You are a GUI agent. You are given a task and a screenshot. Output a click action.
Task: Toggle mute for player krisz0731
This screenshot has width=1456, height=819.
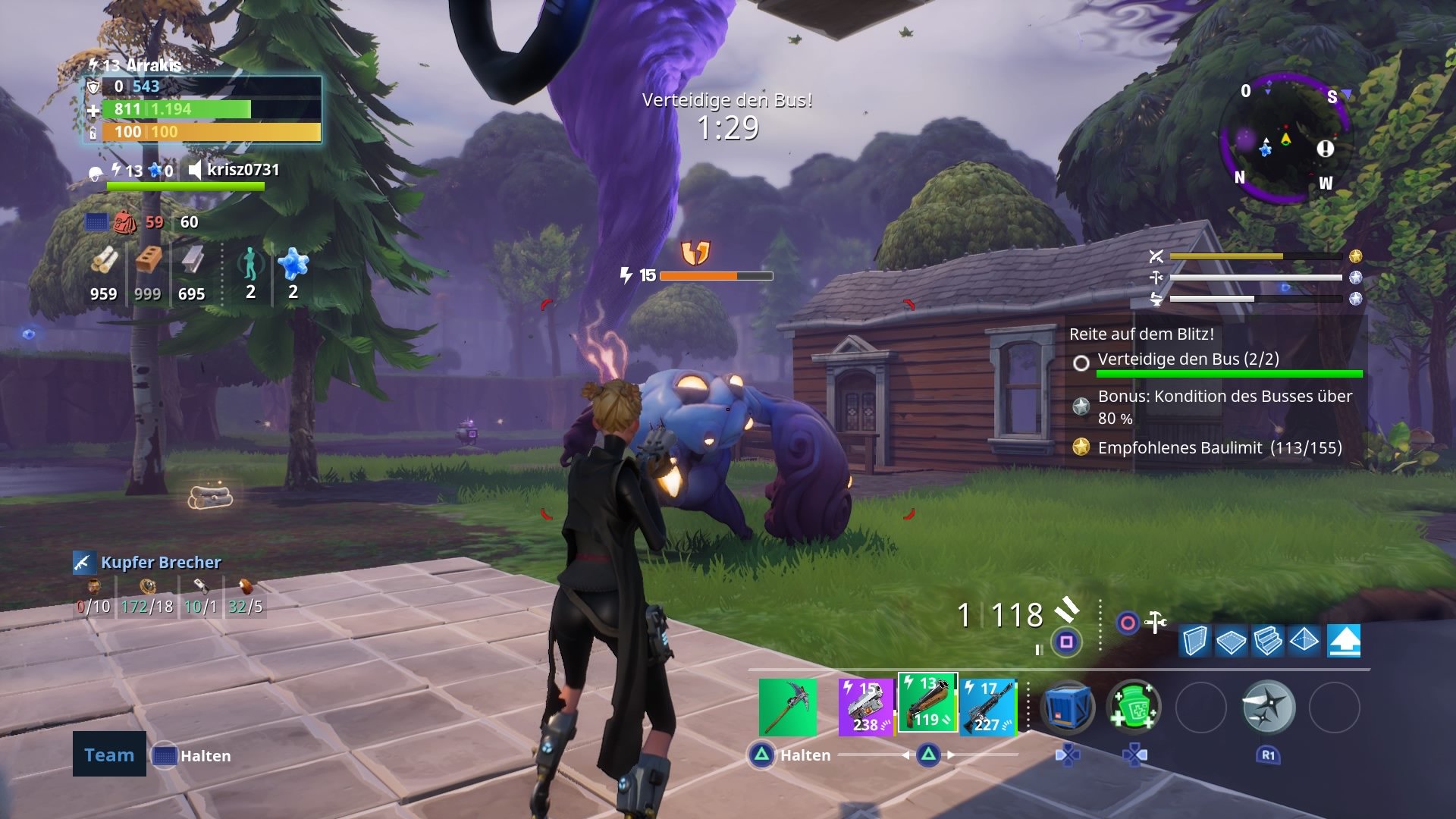[x=196, y=170]
